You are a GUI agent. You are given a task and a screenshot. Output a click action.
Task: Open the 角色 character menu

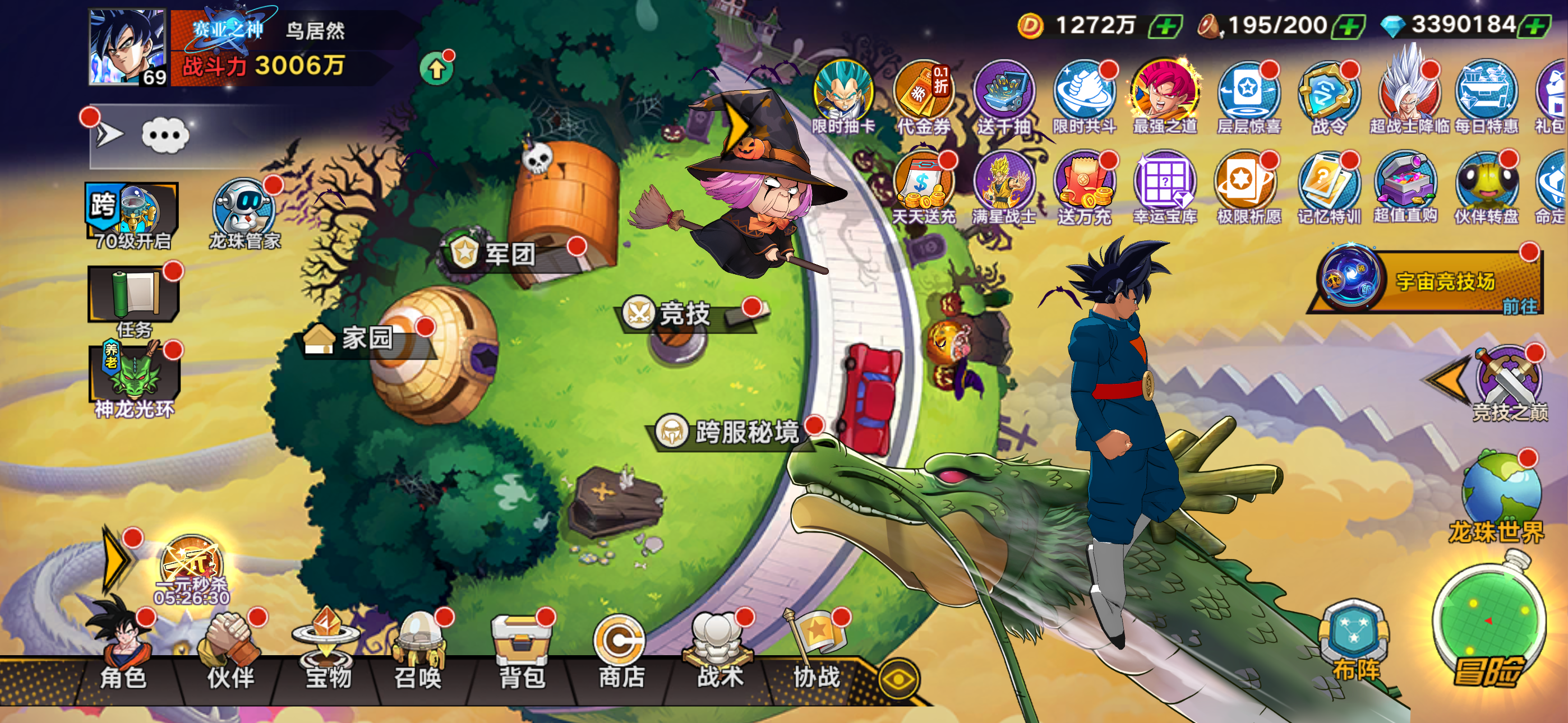coord(123,651)
